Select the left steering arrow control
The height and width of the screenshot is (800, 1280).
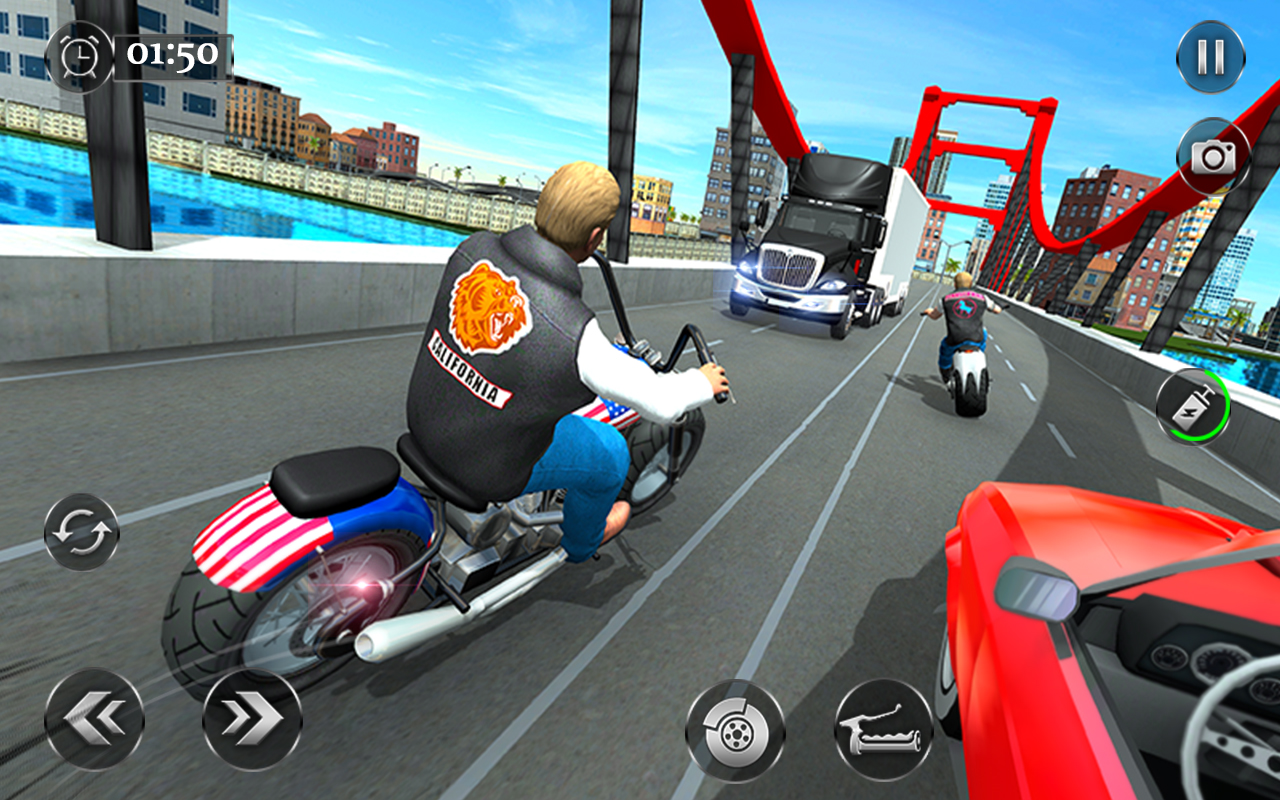(x=95, y=720)
